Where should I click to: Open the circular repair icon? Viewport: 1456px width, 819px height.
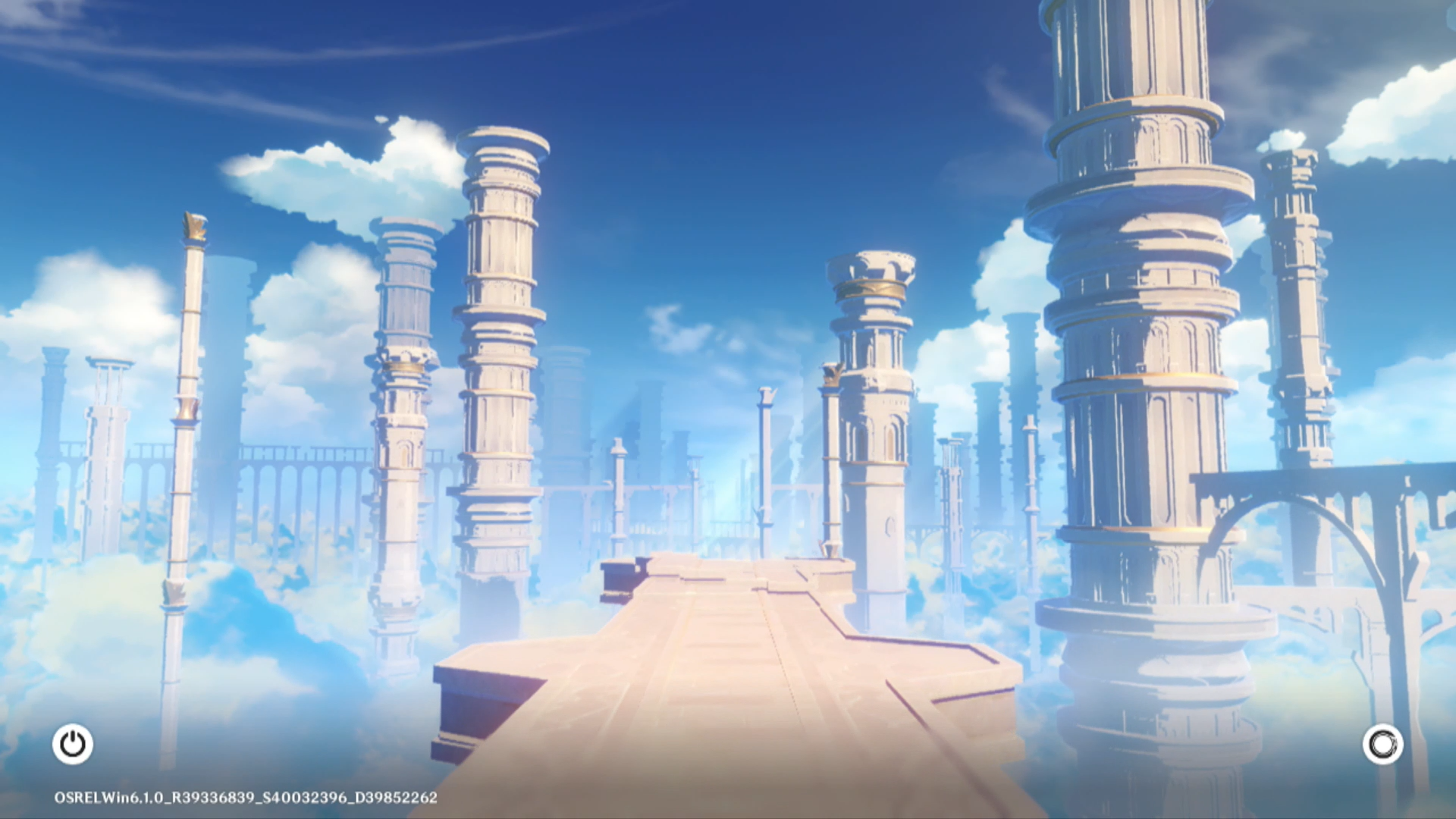[1382, 744]
